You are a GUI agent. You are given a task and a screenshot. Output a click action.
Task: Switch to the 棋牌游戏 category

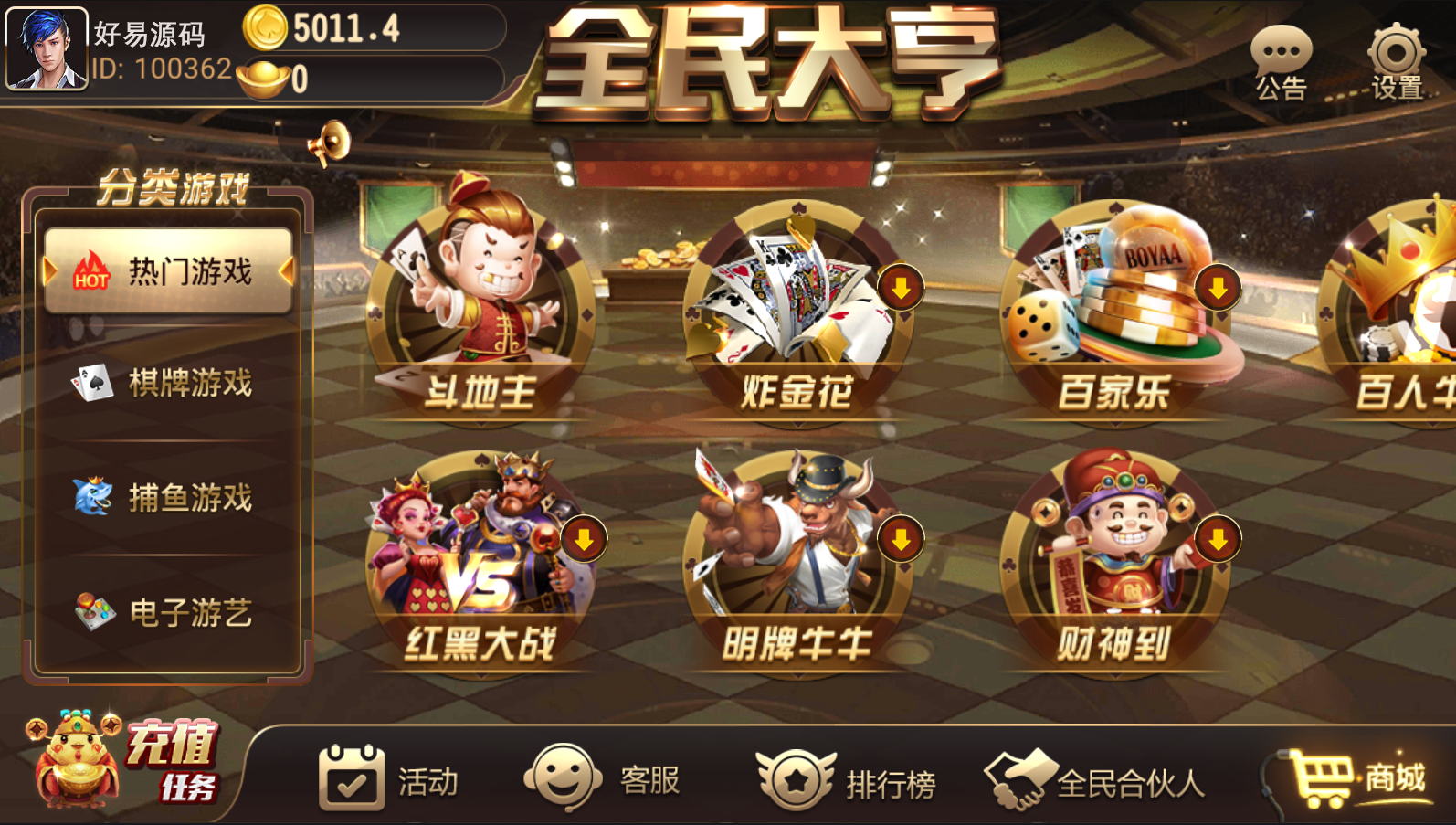(169, 384)
